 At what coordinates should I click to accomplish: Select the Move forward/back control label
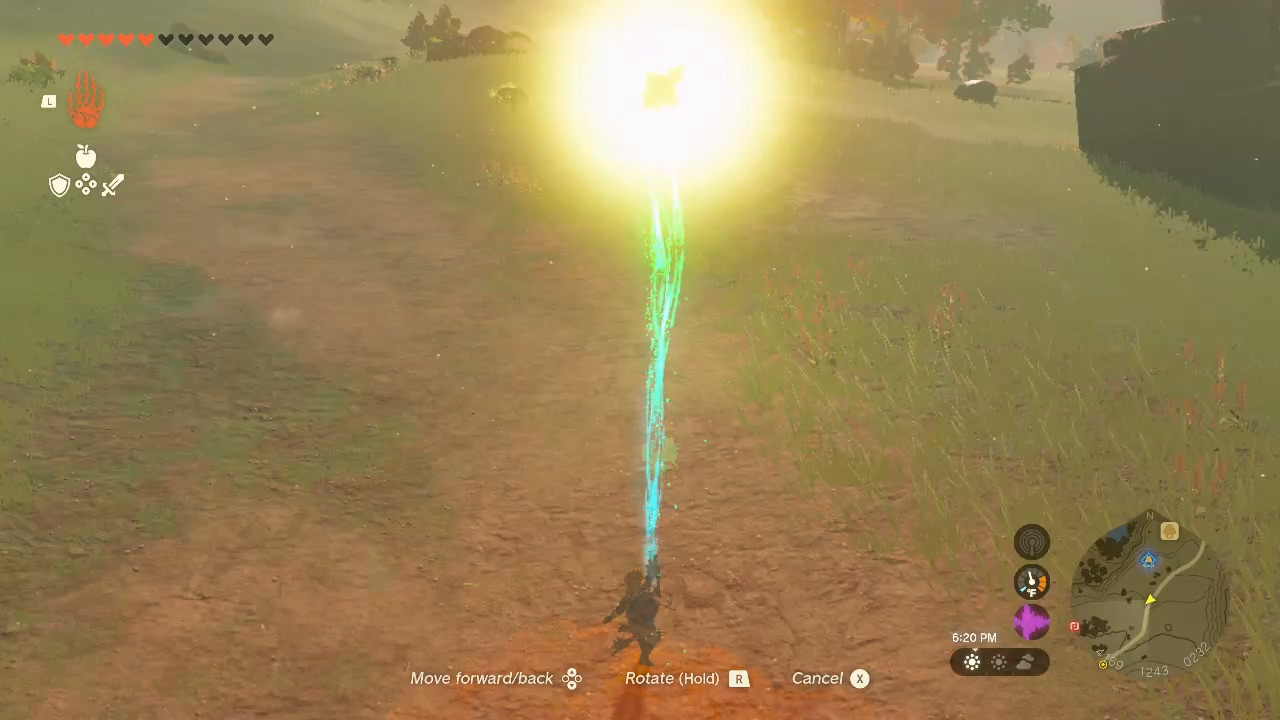click(x=482, y=678)
